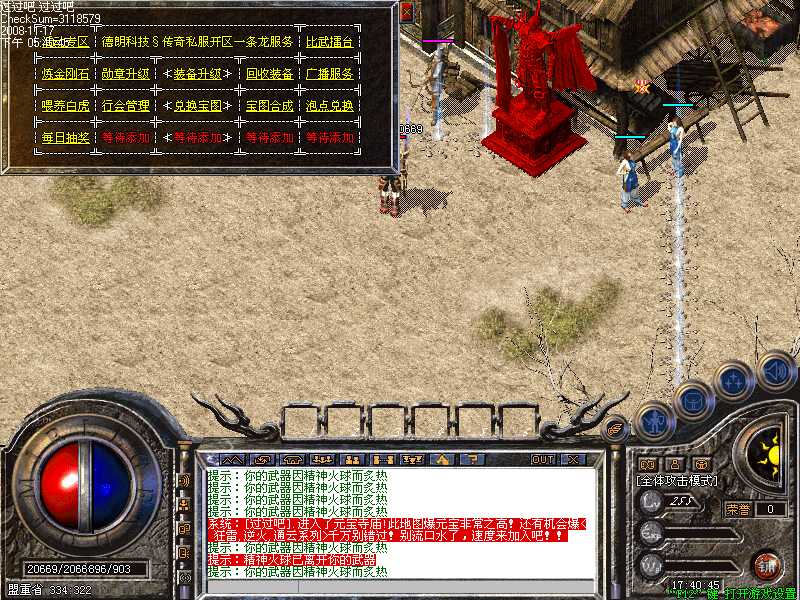Open the character status round button

point(653,421)
